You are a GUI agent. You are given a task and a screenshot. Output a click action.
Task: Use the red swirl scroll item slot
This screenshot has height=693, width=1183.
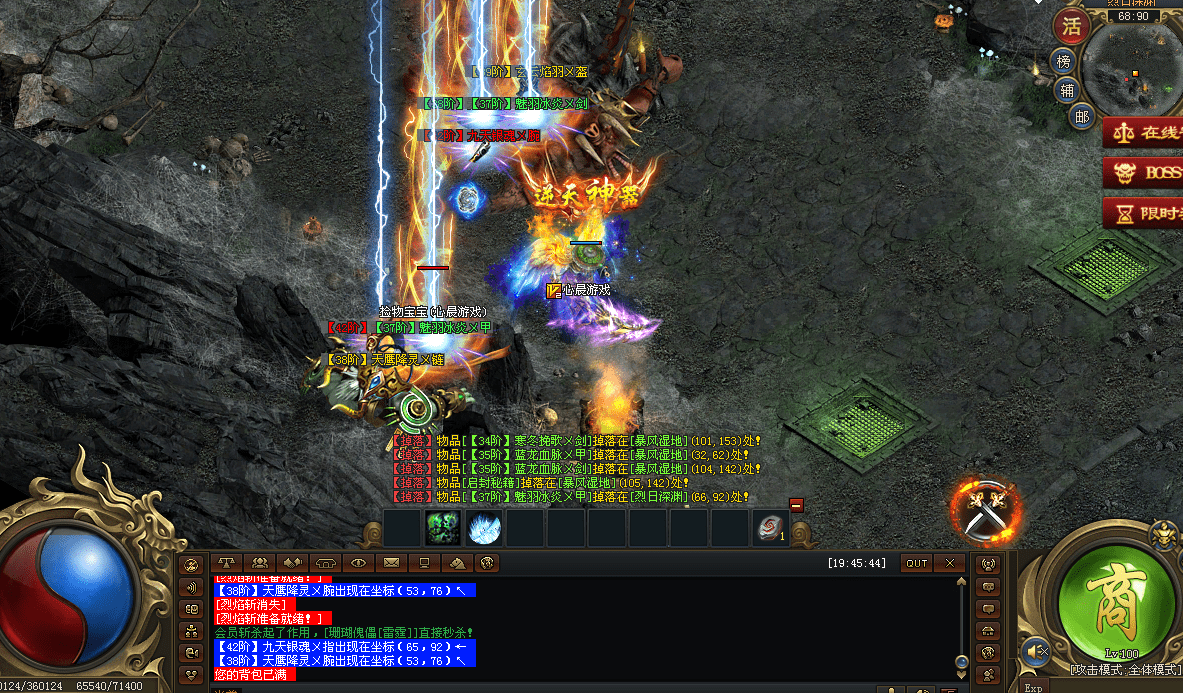pos(770,528)
